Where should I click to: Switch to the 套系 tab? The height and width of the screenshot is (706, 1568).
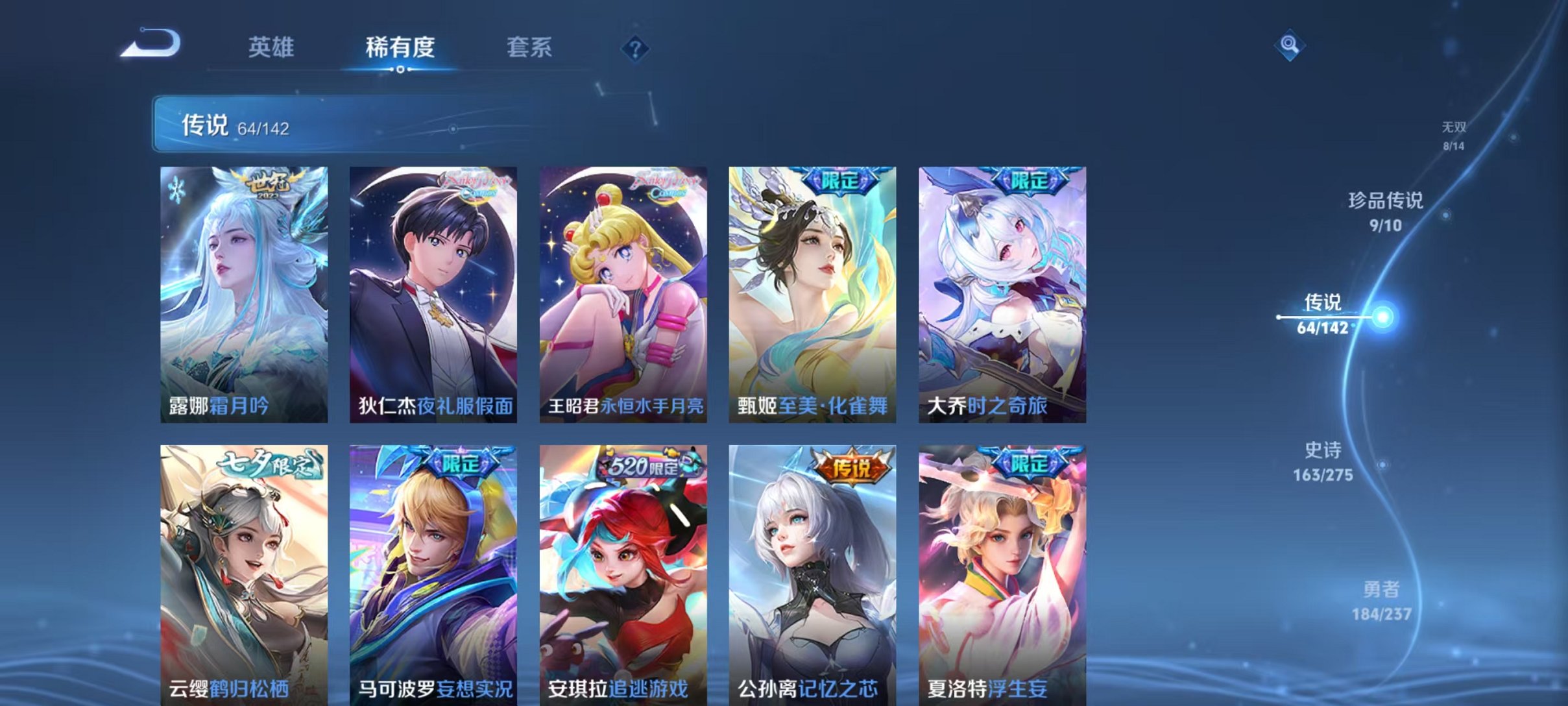point(529,47)
